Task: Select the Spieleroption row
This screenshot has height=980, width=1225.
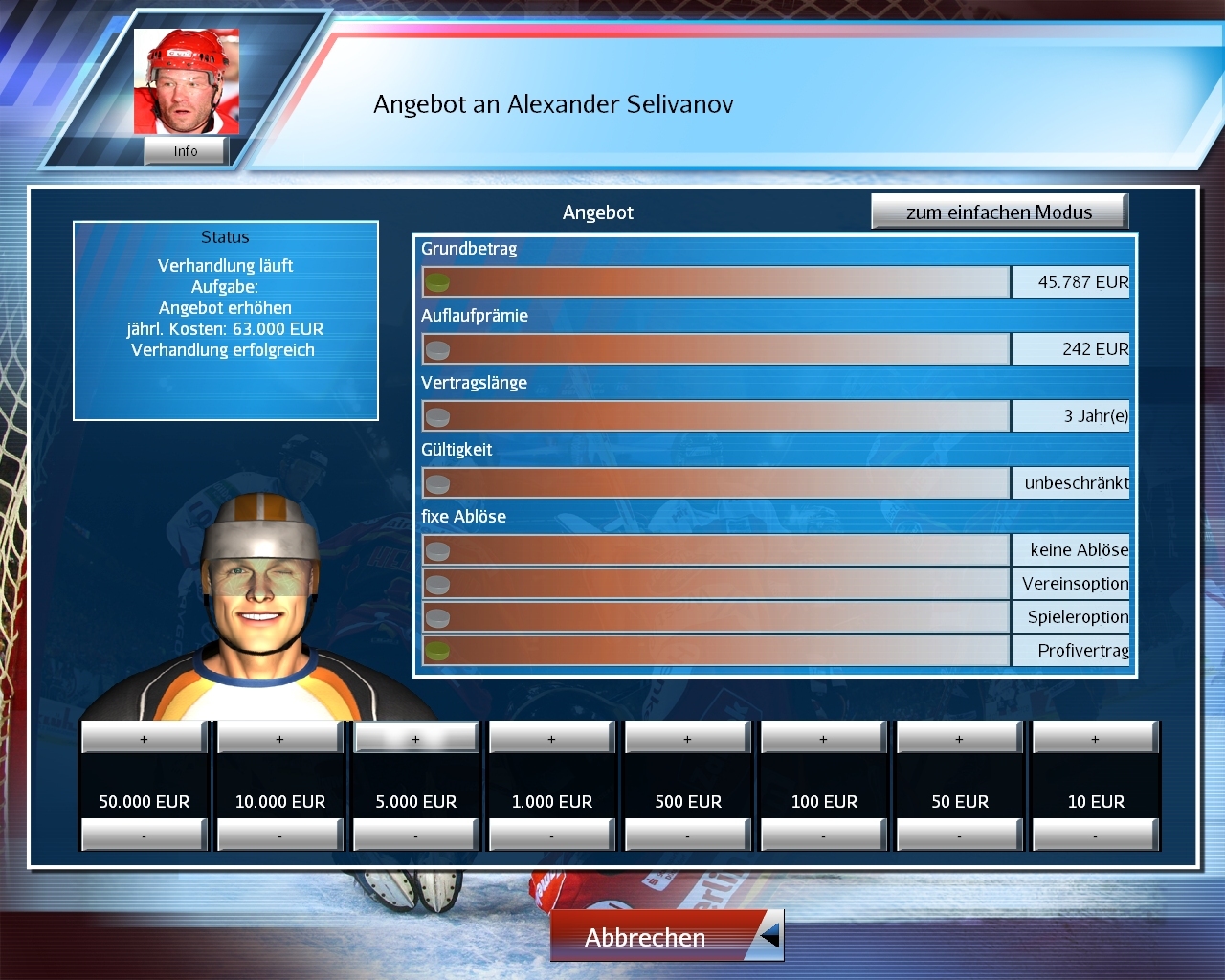Action: [x=716, y=617]
